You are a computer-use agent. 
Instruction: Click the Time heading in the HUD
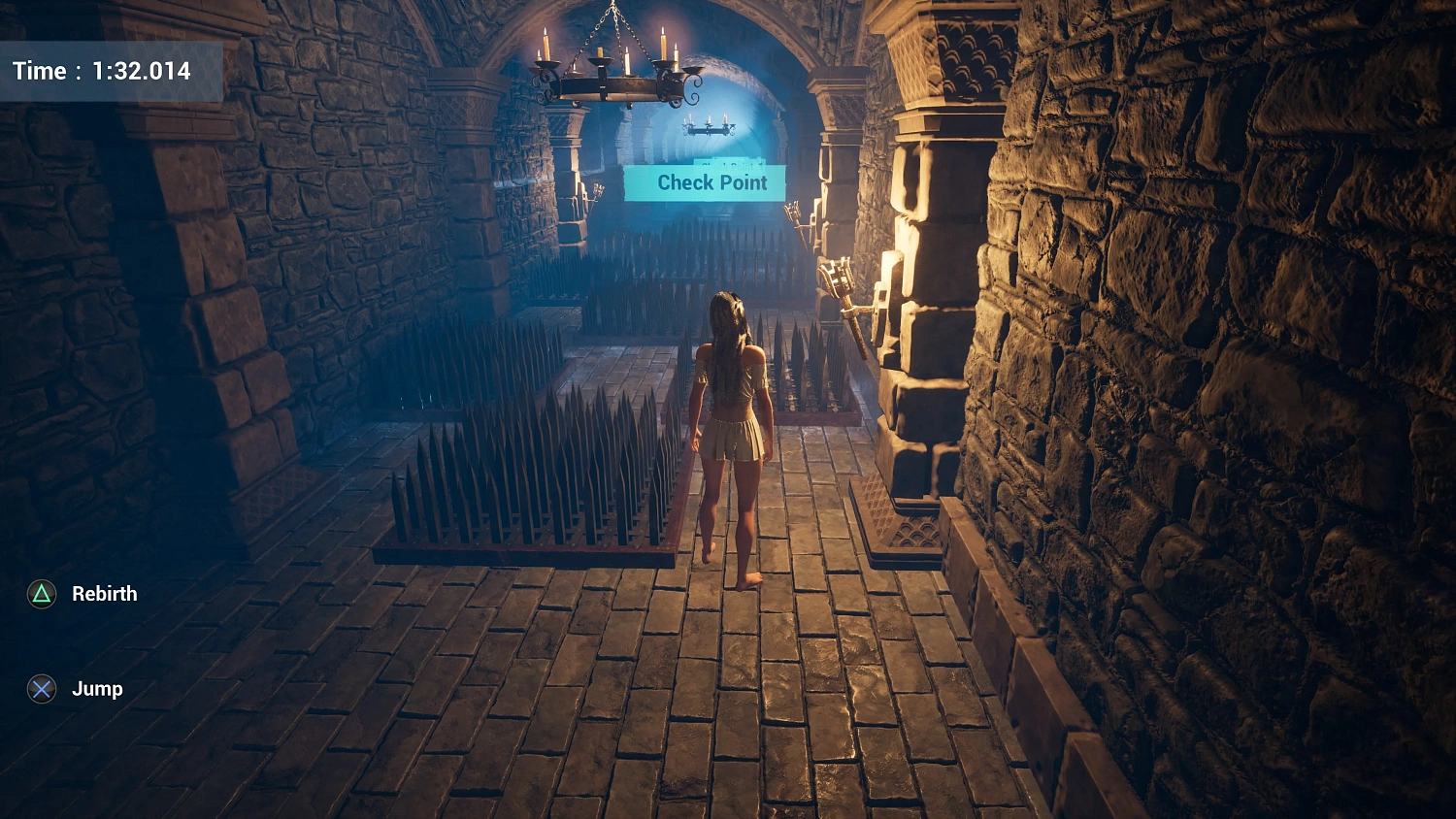(x=39, y=70)
